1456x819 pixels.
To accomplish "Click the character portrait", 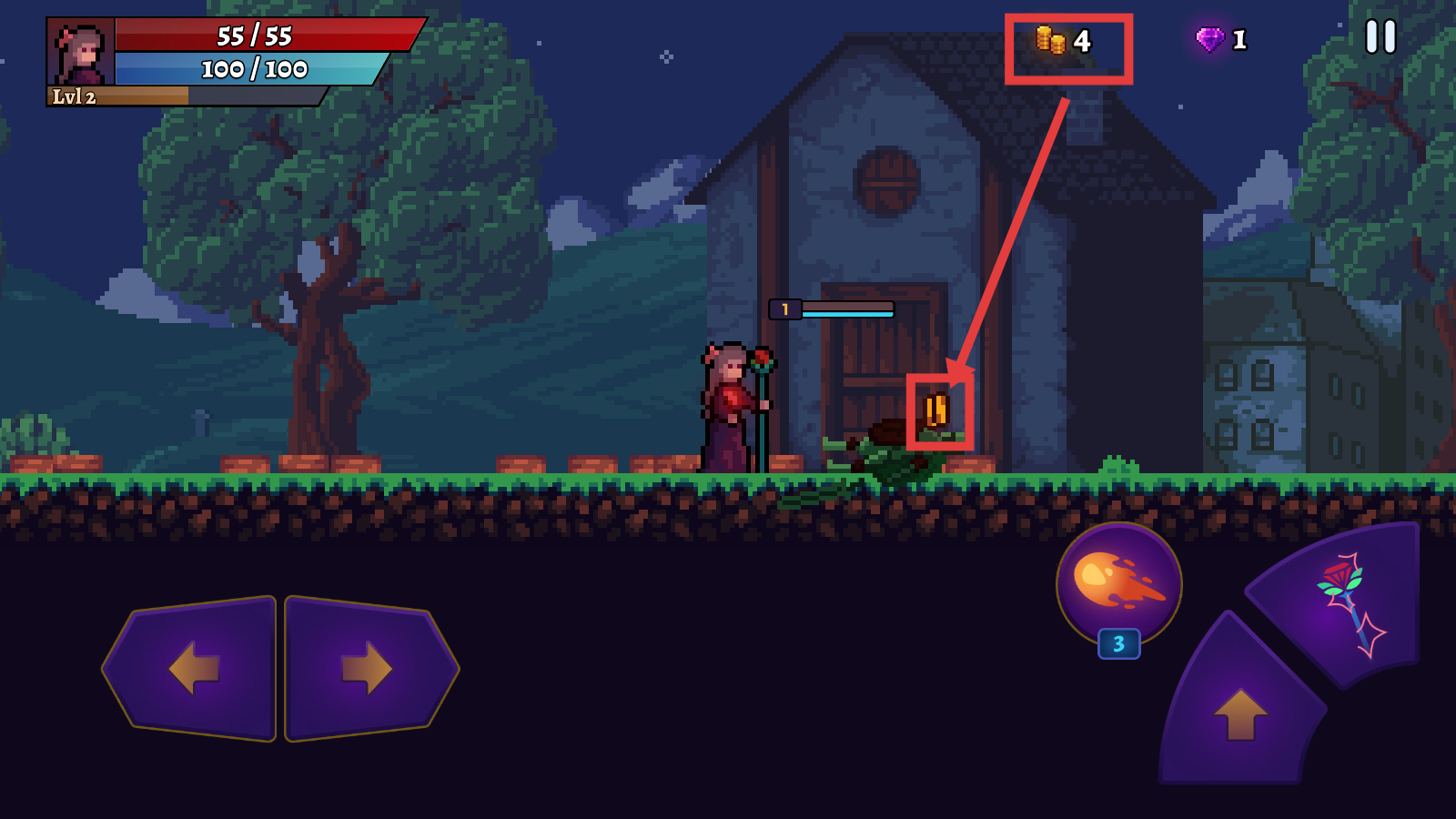I will click(x=81, y=53).
